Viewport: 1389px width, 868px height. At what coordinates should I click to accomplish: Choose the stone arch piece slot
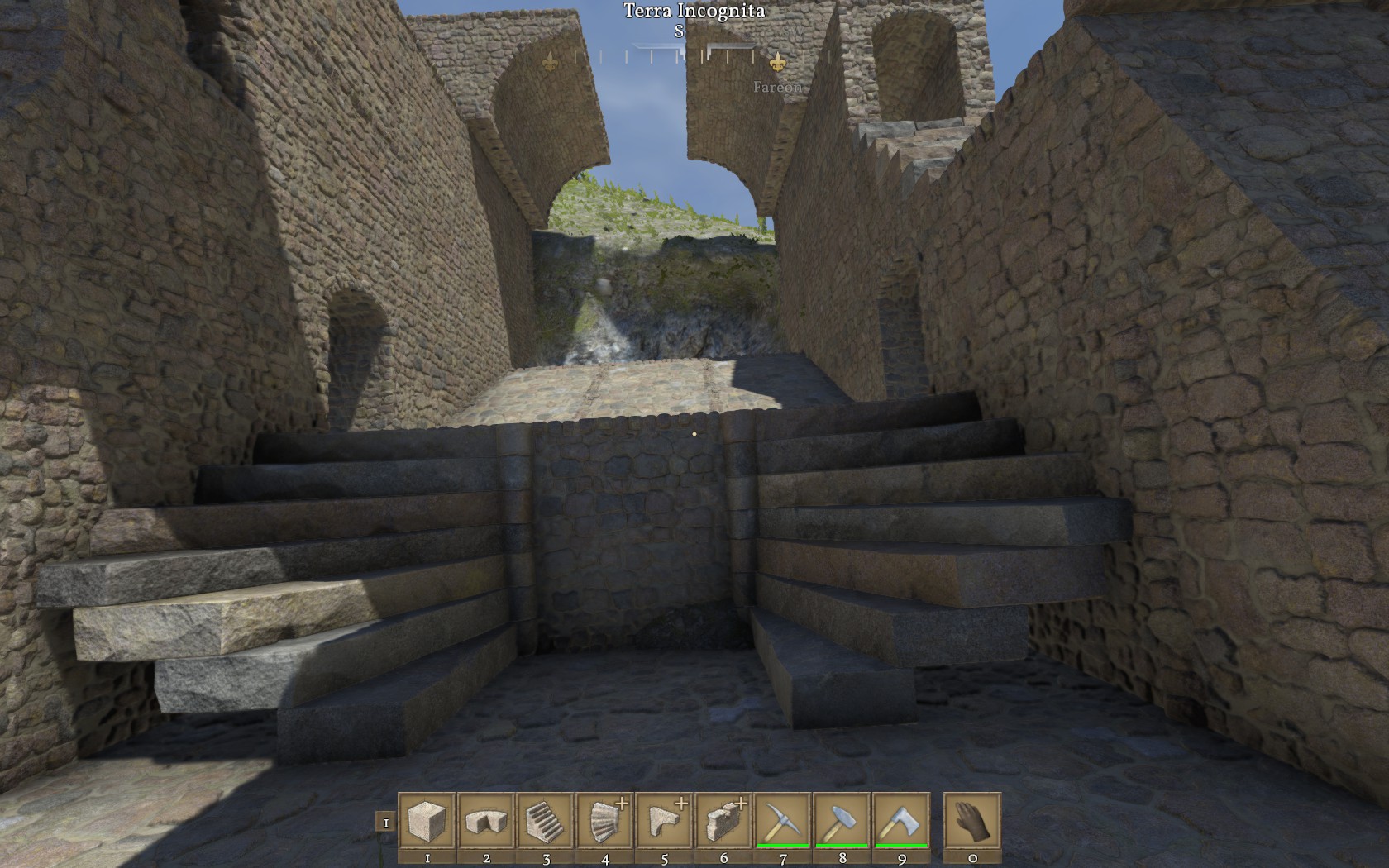point(486,821)
